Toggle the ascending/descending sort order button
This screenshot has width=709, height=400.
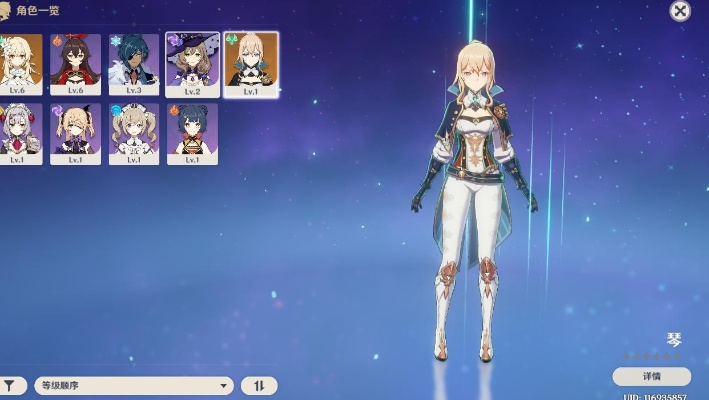coord(258,385)
